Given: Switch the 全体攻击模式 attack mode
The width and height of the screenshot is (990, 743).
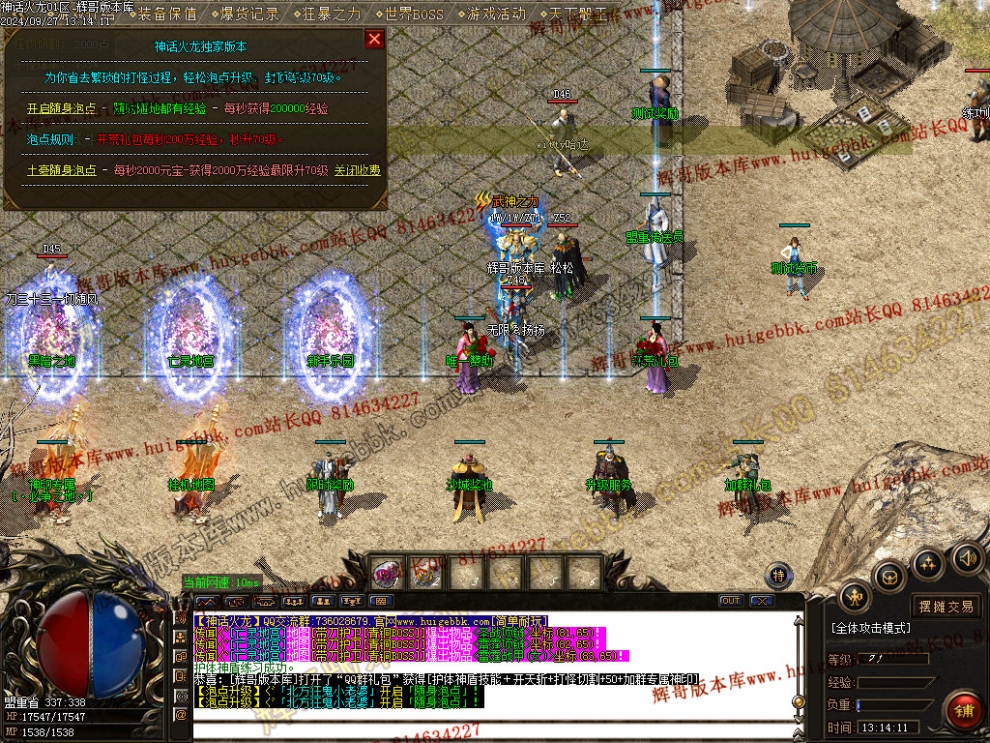Looking at the screenshot, I should tap(869, 628).
